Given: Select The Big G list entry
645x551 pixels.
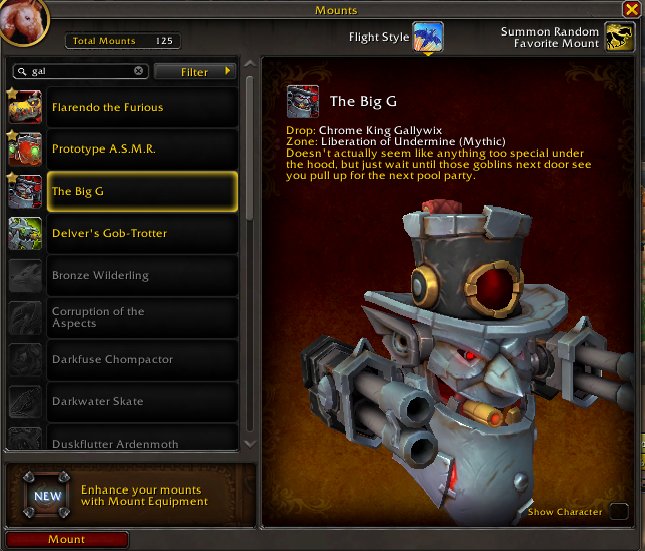Looking at the screenshot, I should click(142, 192).
